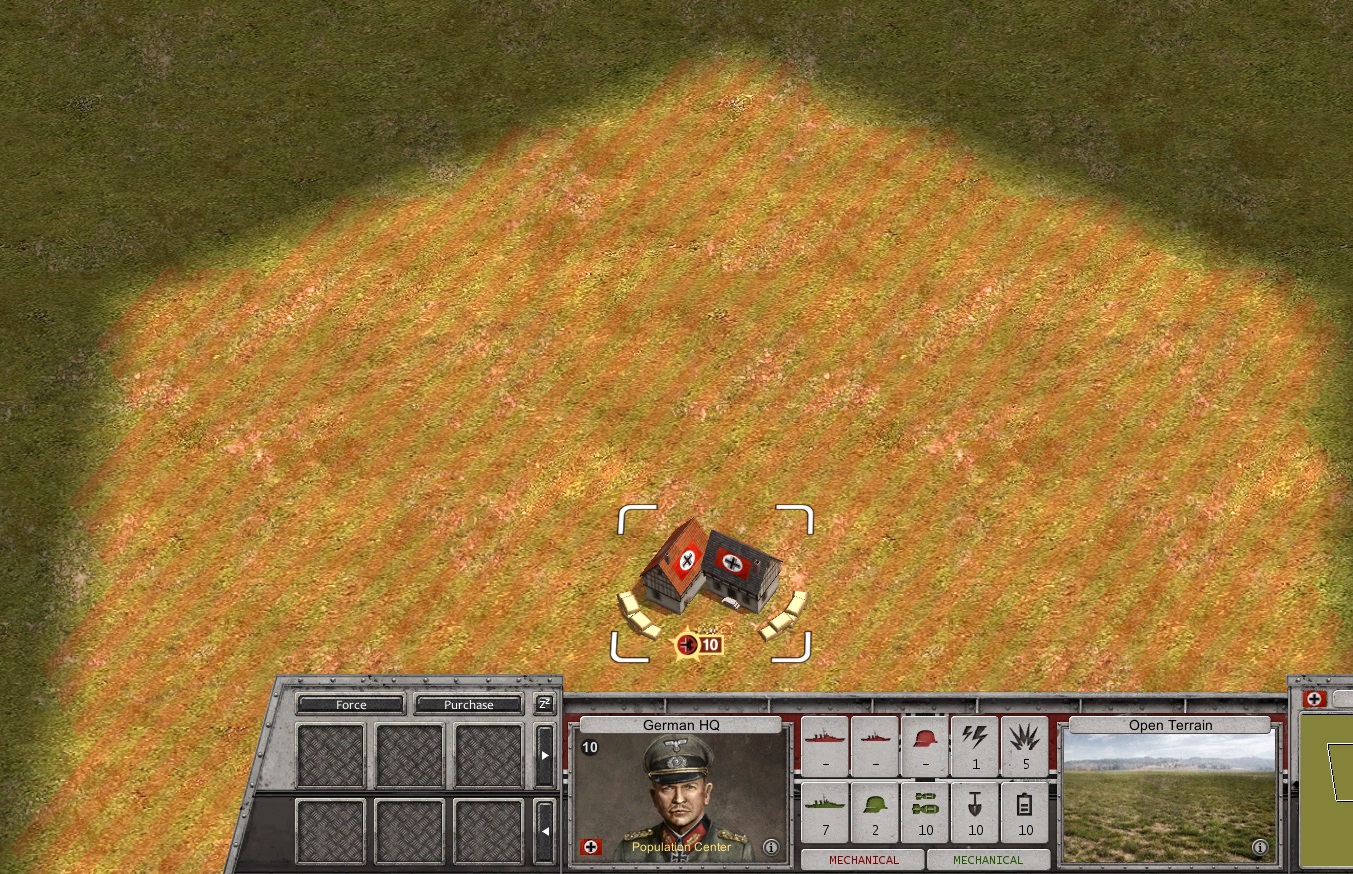Click the green helmet defense icon showing 2
This screenshot has height=874, width=1353.
point(874,812)
